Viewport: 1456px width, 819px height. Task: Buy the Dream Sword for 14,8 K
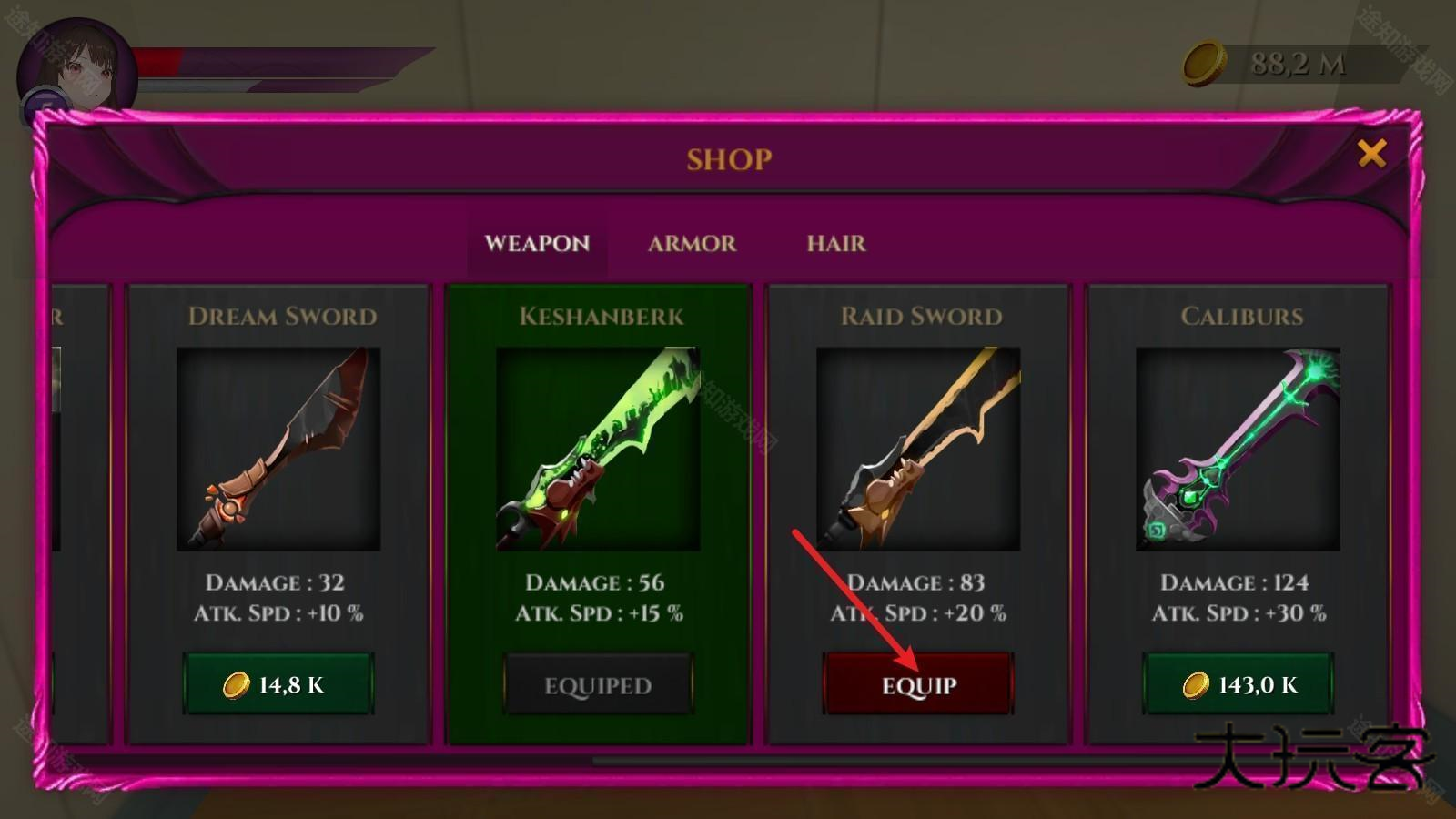(x=278, y=684)
